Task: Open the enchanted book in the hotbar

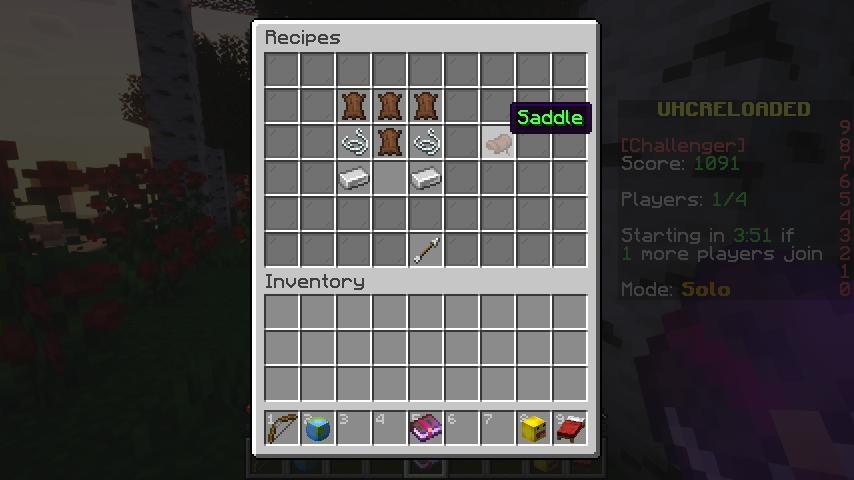Action: pos(426,428)
